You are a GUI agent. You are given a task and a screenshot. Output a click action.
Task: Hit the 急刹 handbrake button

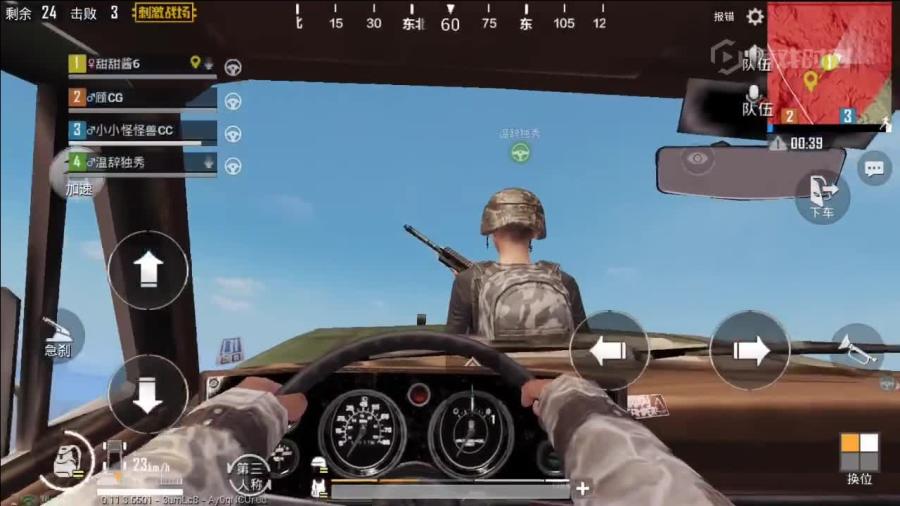(60, 335)
